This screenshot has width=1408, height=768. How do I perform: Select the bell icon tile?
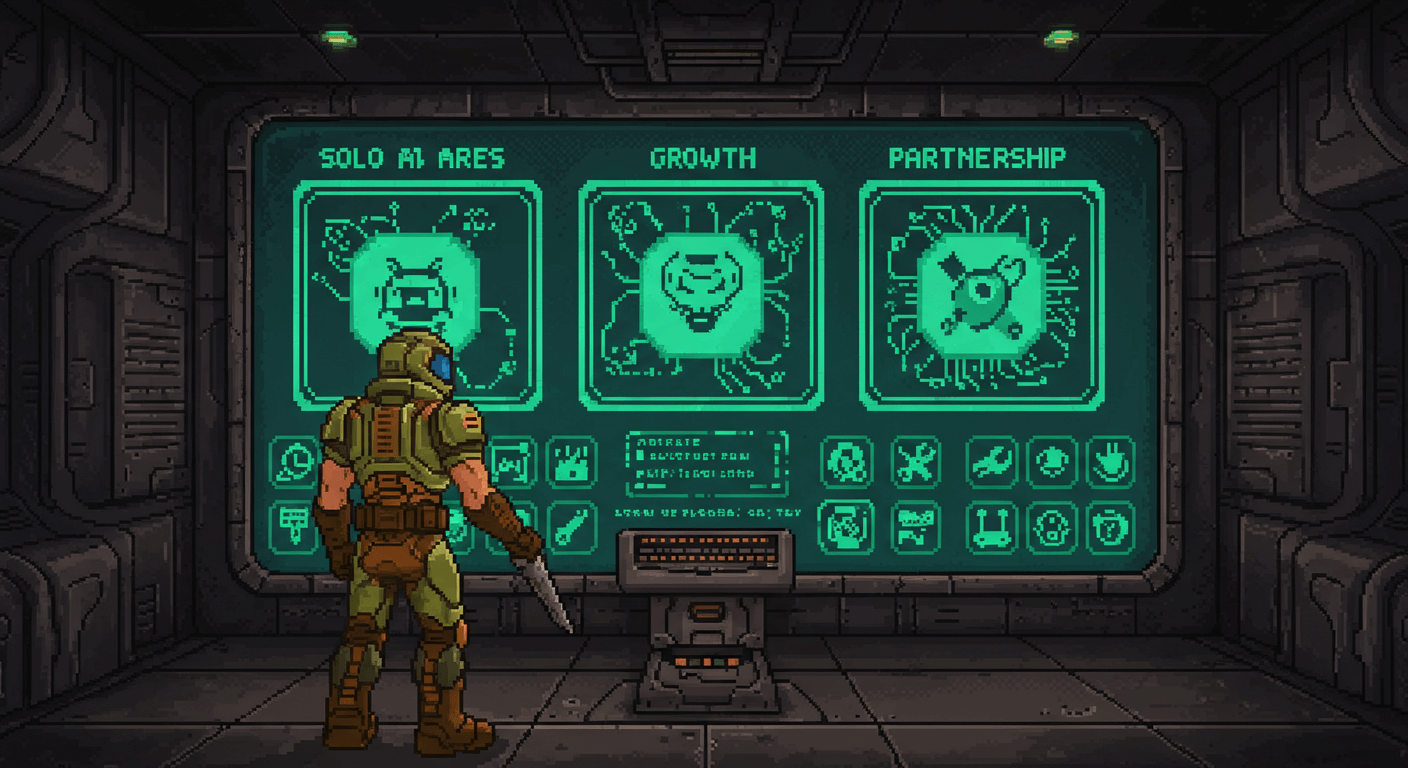pos(1052,462)
